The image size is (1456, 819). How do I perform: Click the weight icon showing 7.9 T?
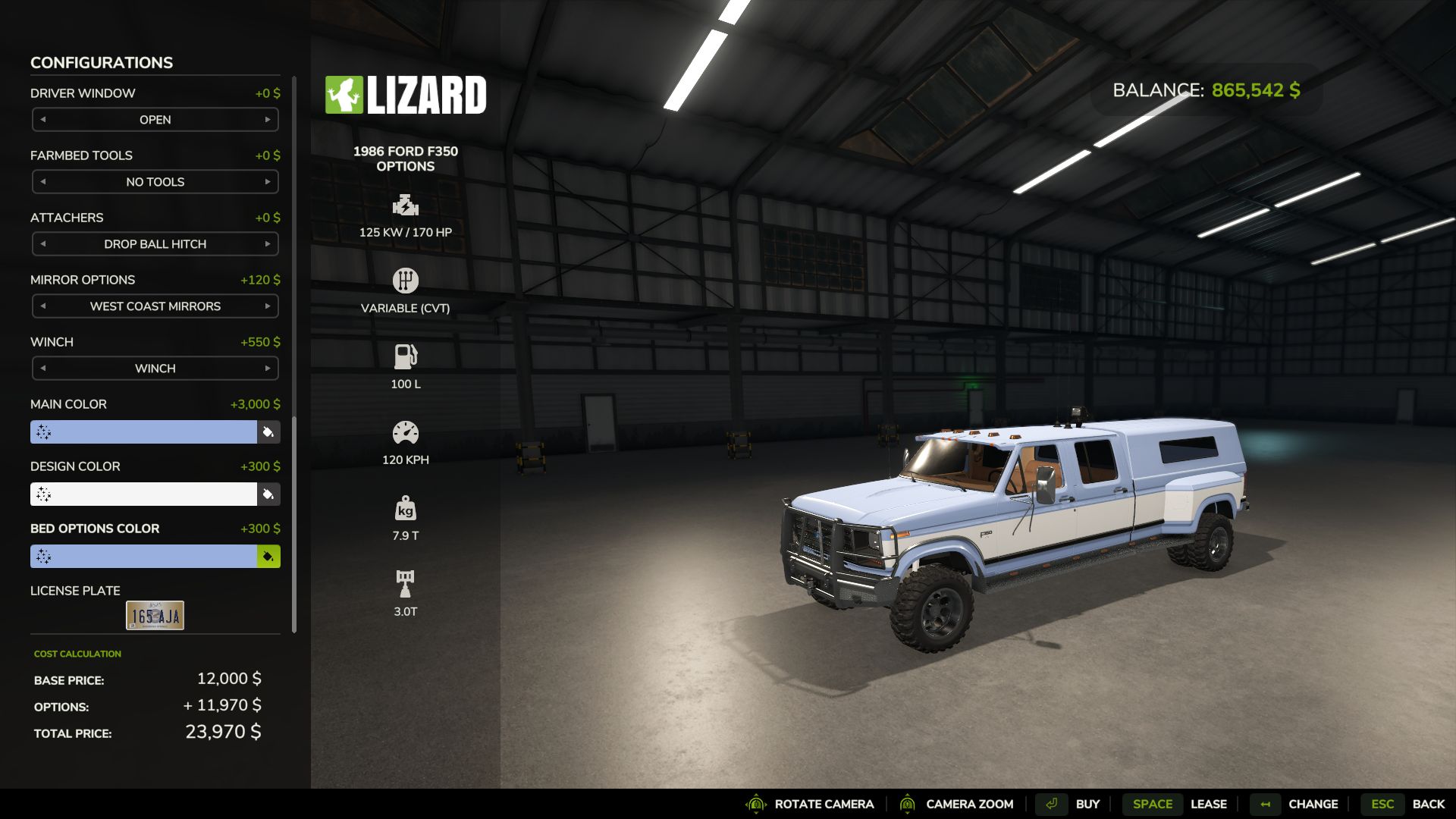406,507
